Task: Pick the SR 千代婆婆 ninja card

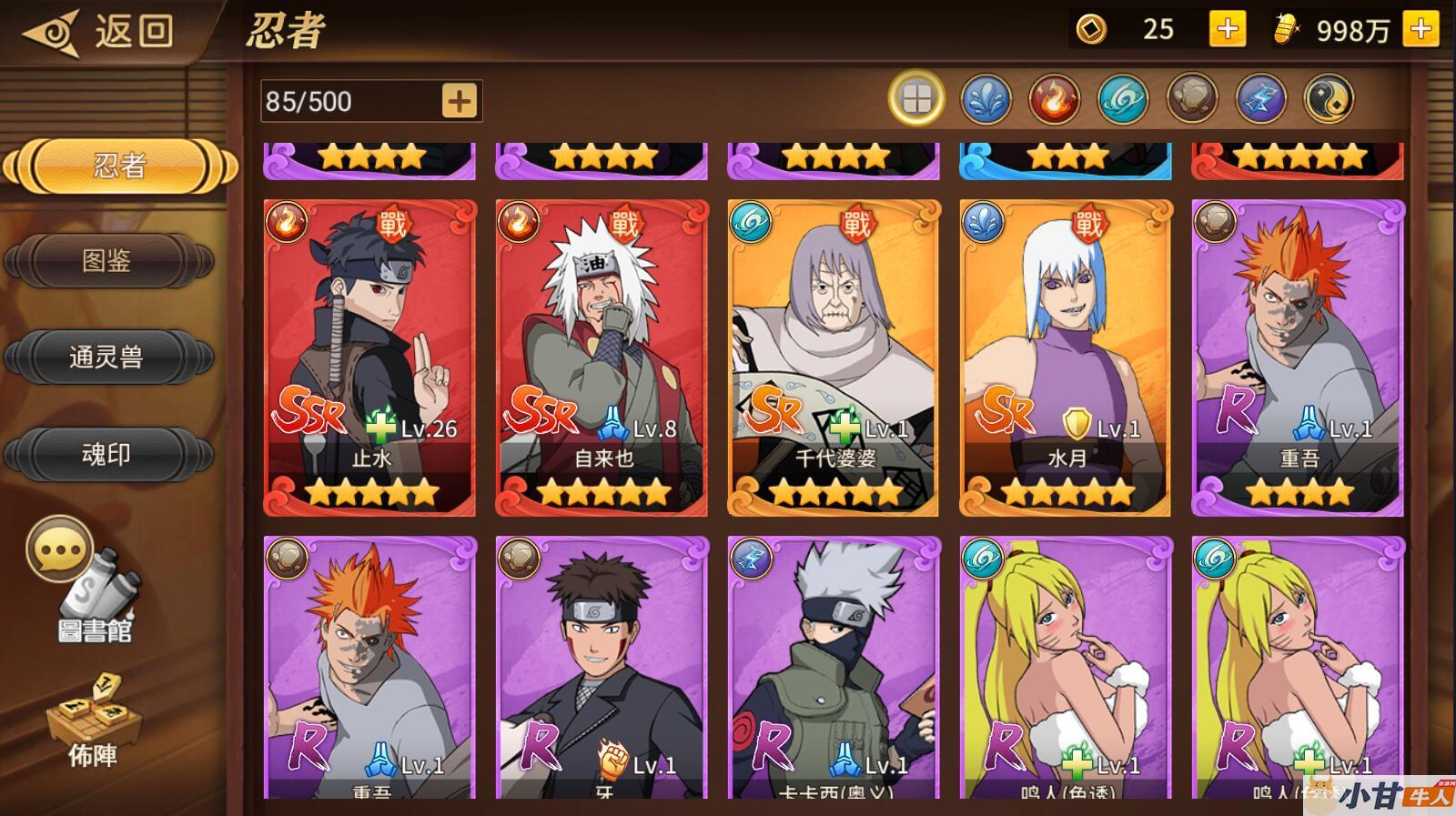Action: coord(834,358)
